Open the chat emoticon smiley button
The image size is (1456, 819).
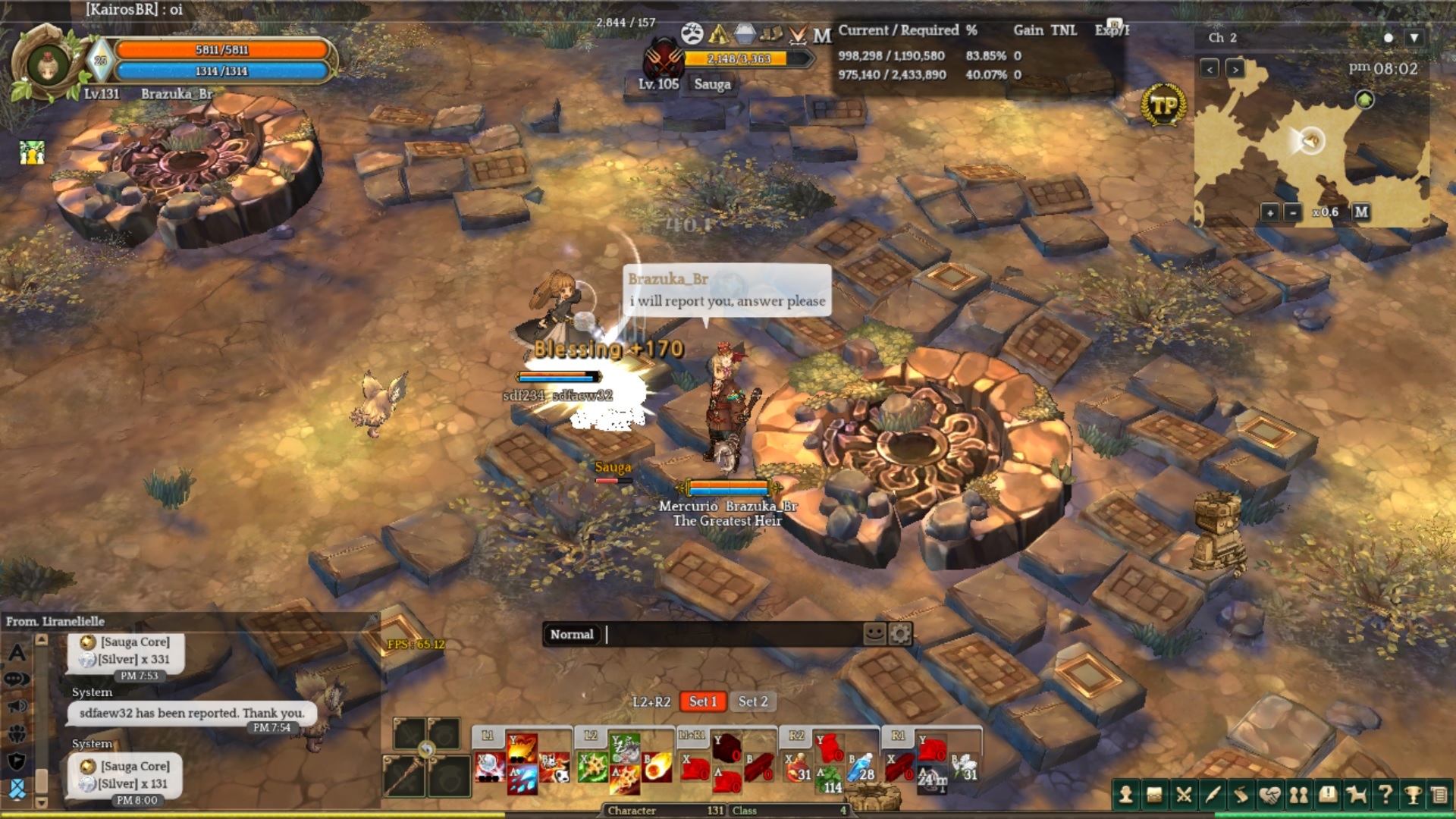pos(874,633)
